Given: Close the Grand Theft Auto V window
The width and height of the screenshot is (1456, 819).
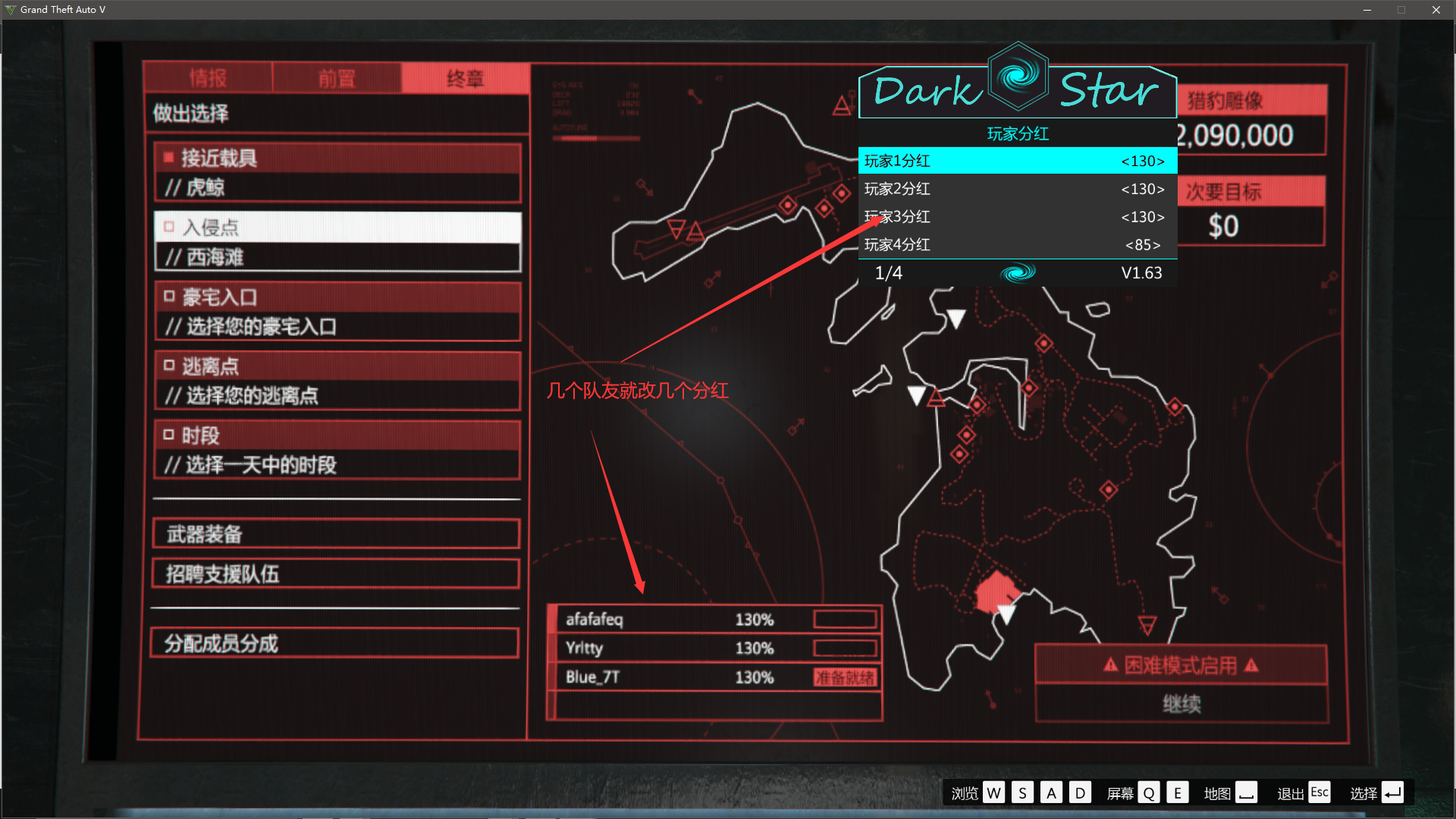Looking at the screenshot, I should pyautogui.click(x=1436, y=10).
